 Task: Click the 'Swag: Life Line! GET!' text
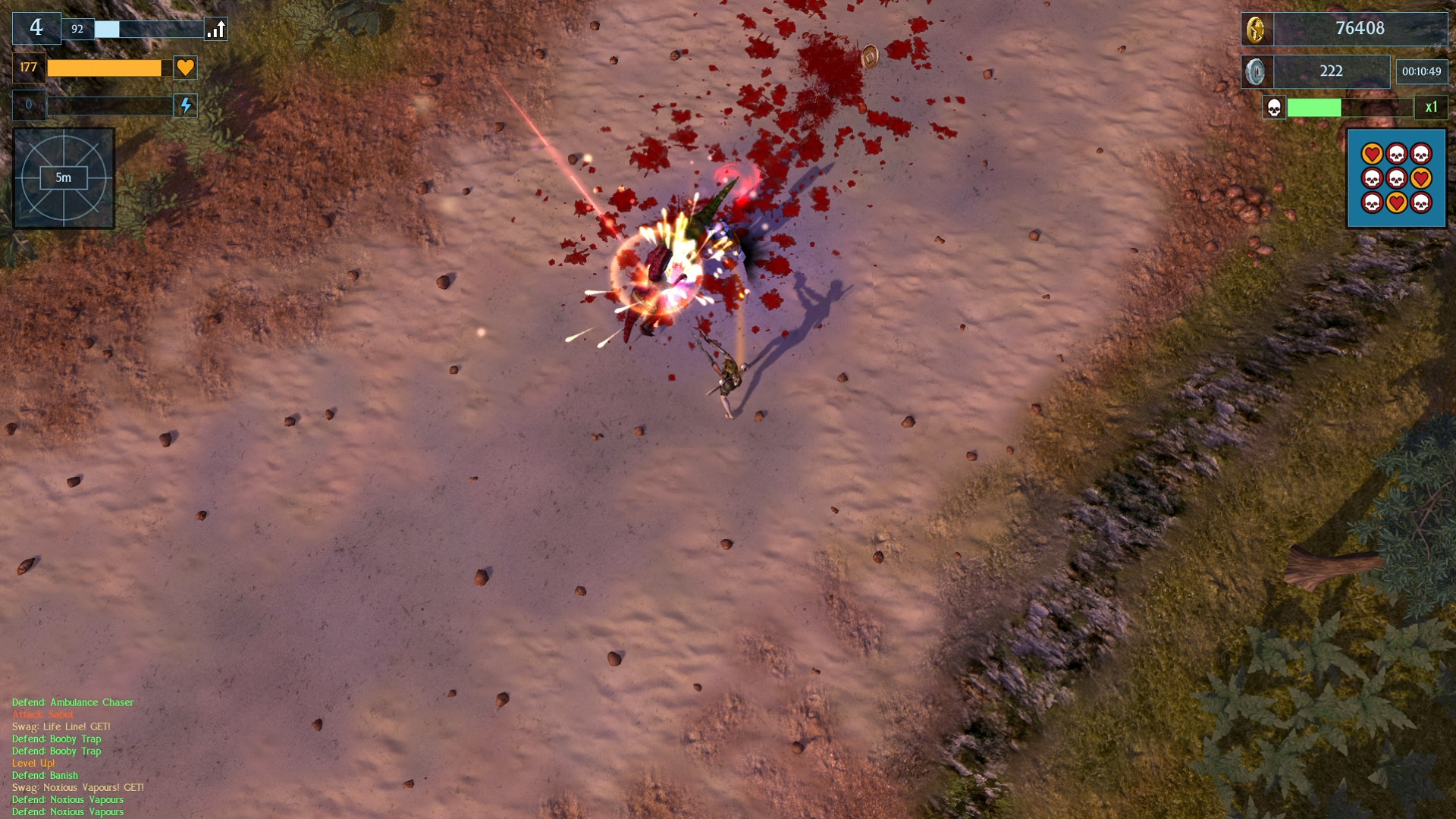[60, 726]
